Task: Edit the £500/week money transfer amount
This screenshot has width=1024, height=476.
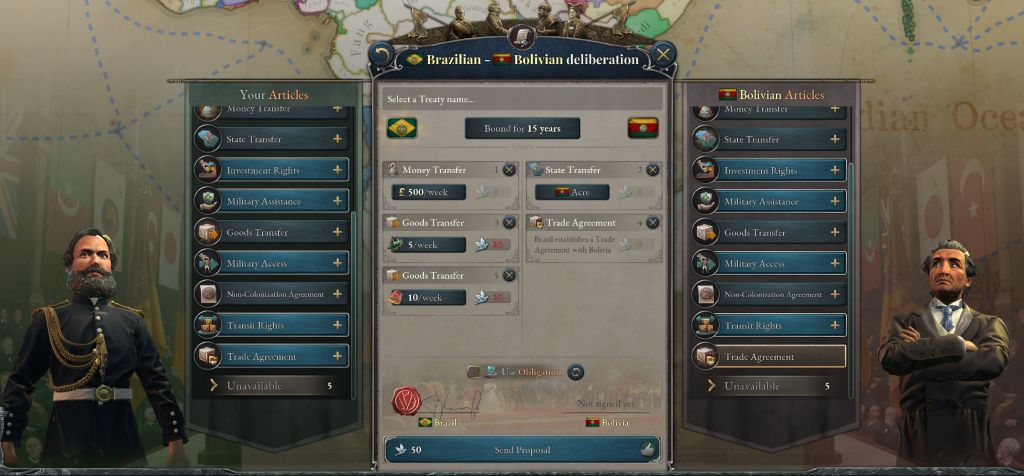Action: (427, 192)
